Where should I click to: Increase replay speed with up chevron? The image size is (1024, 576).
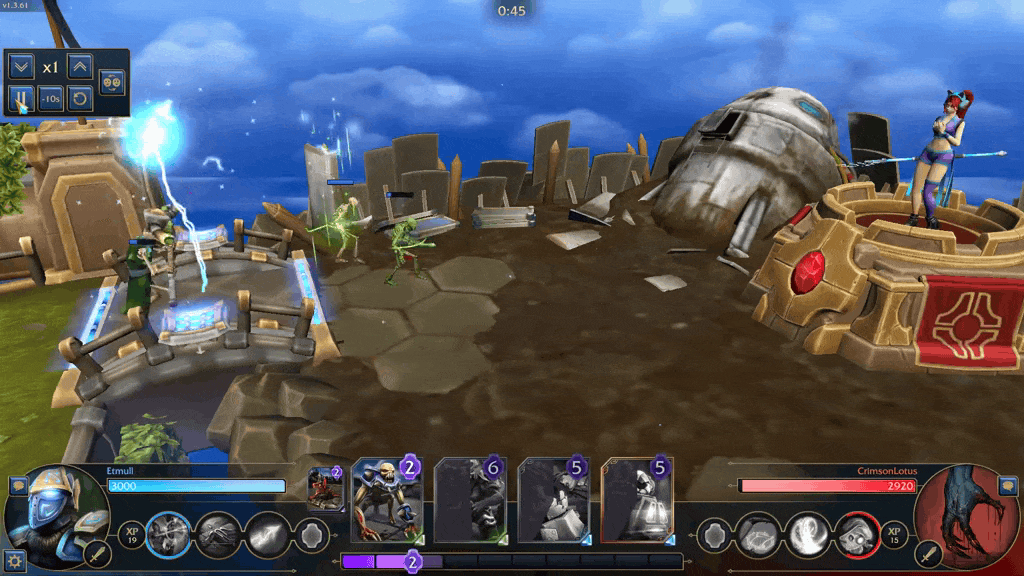[80, 67]
